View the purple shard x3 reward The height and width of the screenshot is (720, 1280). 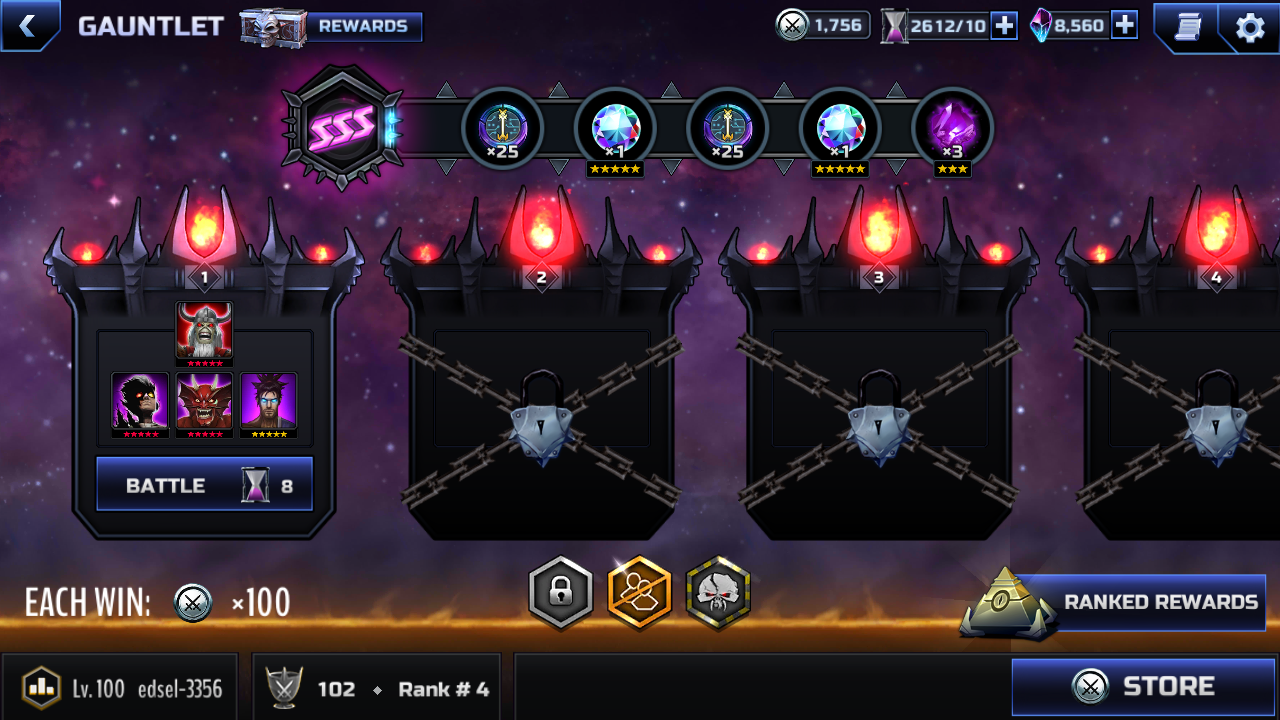[x=952, y=129]
